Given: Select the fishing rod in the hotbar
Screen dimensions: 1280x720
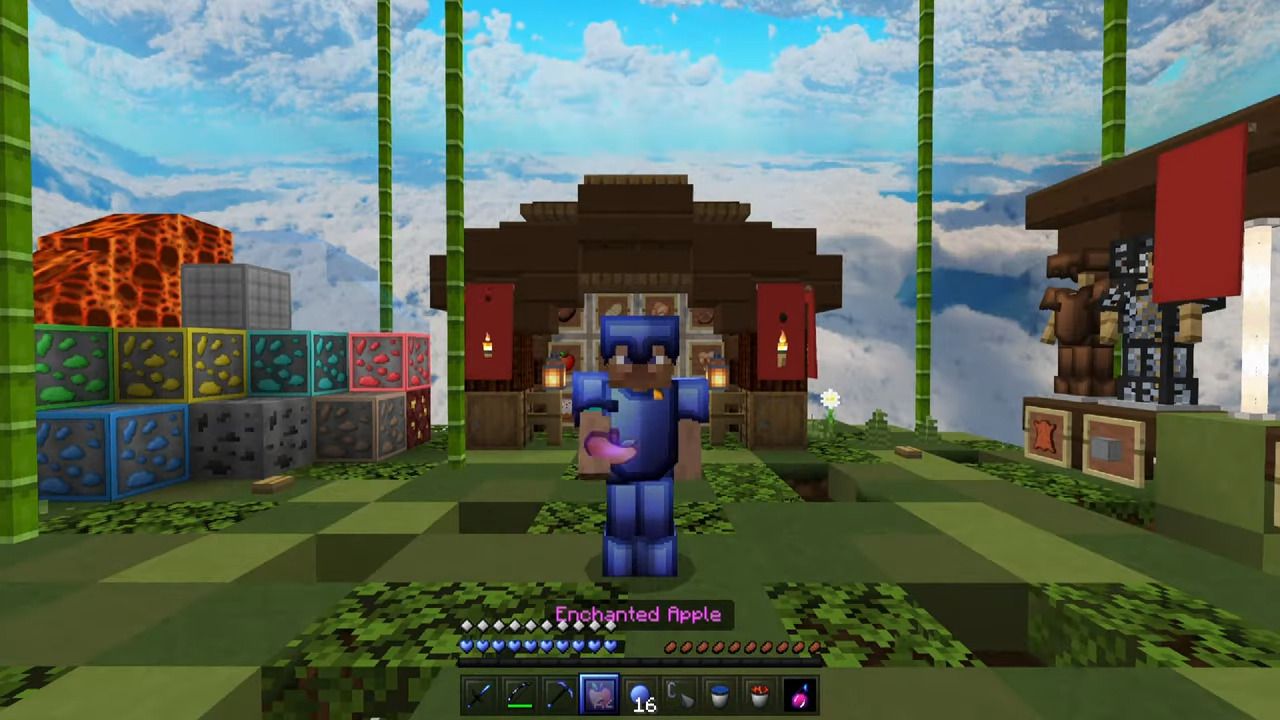Looking at the screenshot, I should click(681, 695).
